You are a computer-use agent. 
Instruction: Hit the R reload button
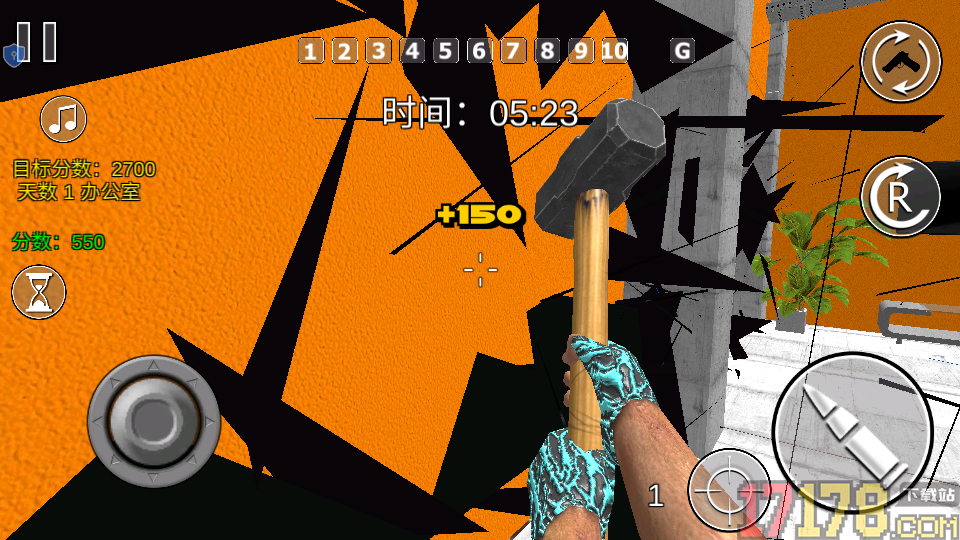tap(900, 196)
